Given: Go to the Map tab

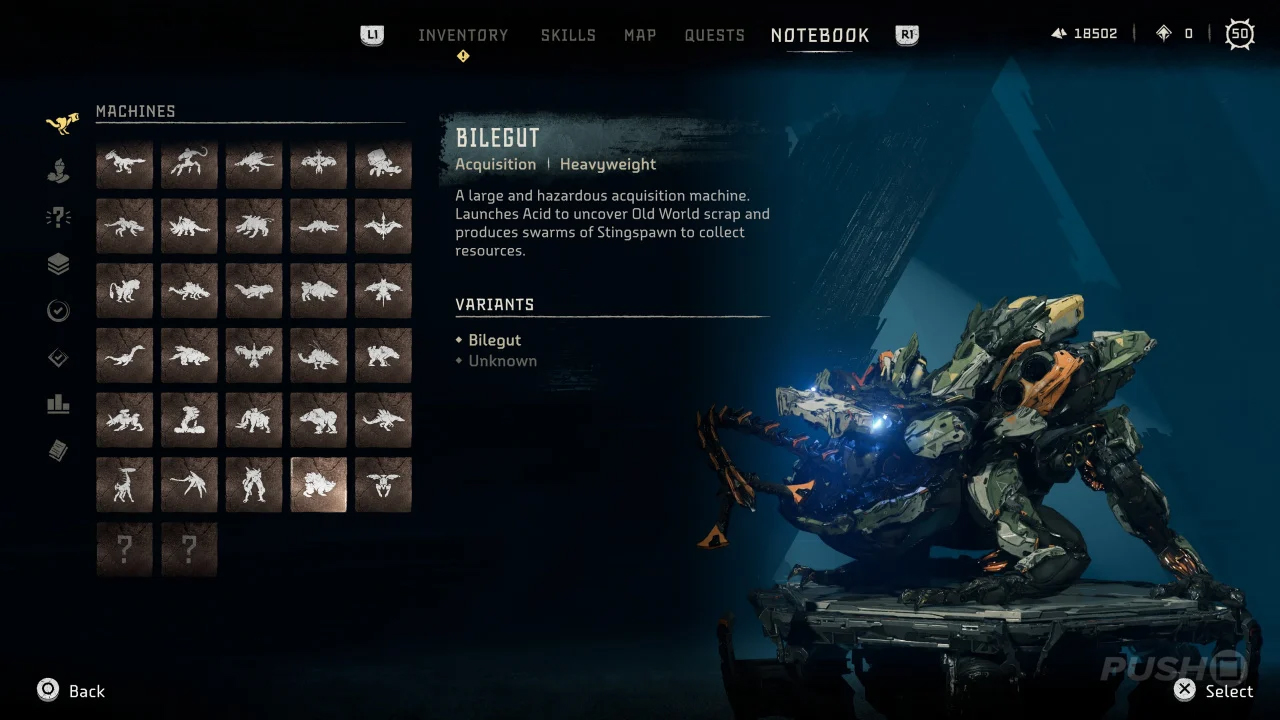Looking at the screenshot, I should (640, 35).
